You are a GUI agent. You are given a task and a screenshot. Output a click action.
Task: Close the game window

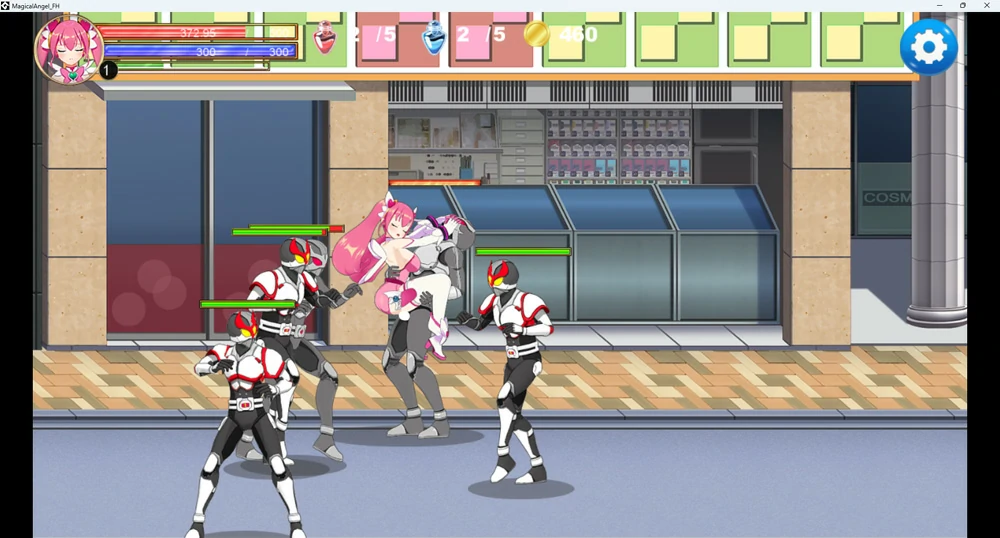pyautogui.click(x=986, y=6)
